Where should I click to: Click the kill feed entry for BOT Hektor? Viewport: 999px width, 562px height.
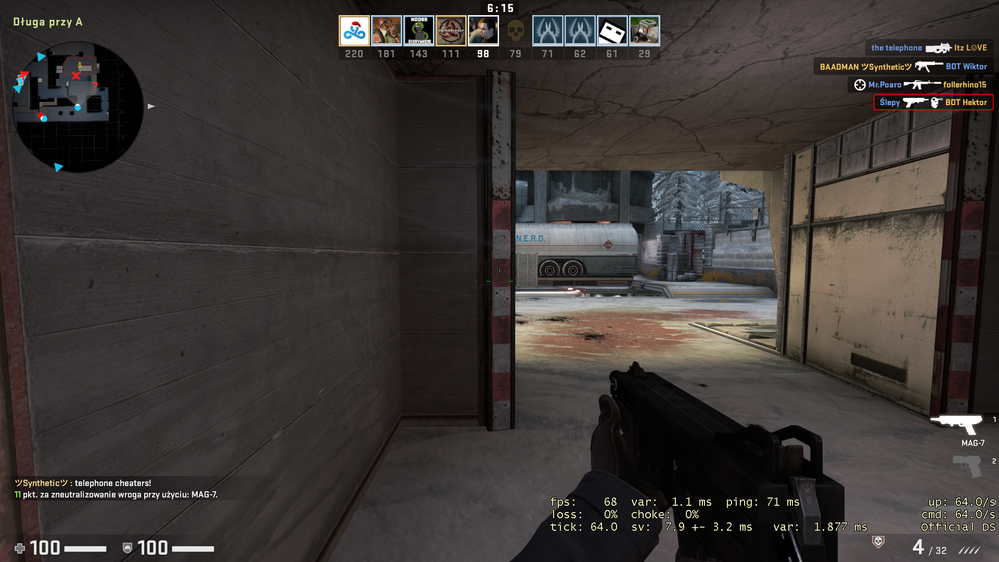(933, 102)
